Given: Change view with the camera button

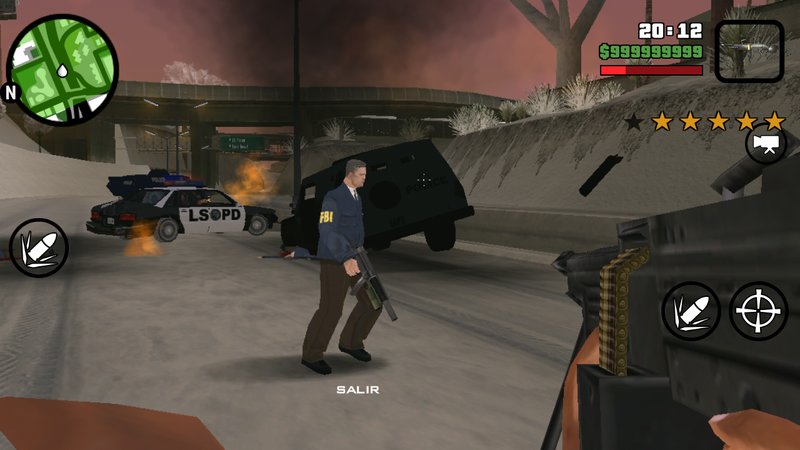Looking at the screenshot, I should coord(766,146).
